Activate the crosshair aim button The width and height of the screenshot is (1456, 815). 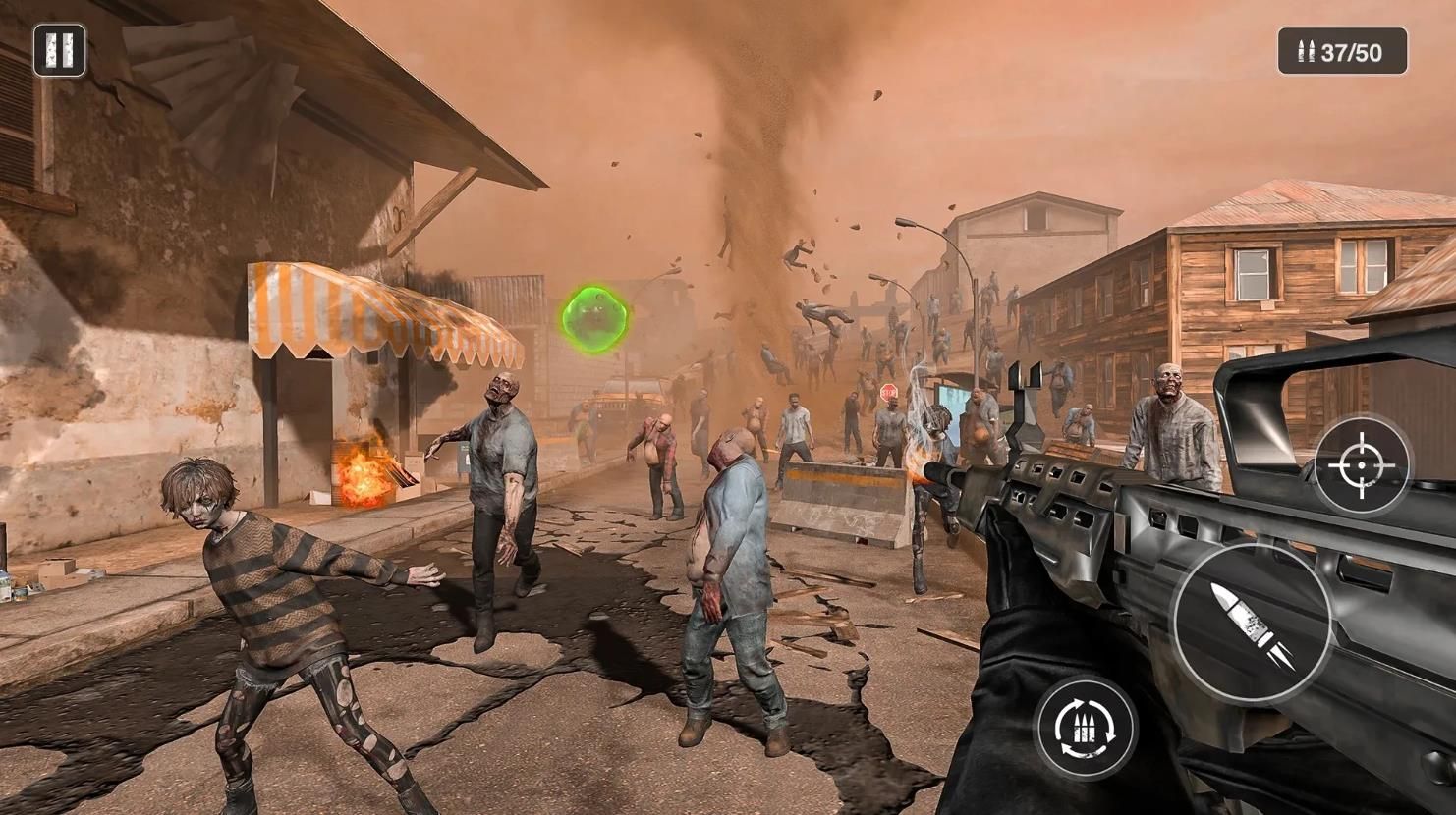click(x=1362, y=464)
